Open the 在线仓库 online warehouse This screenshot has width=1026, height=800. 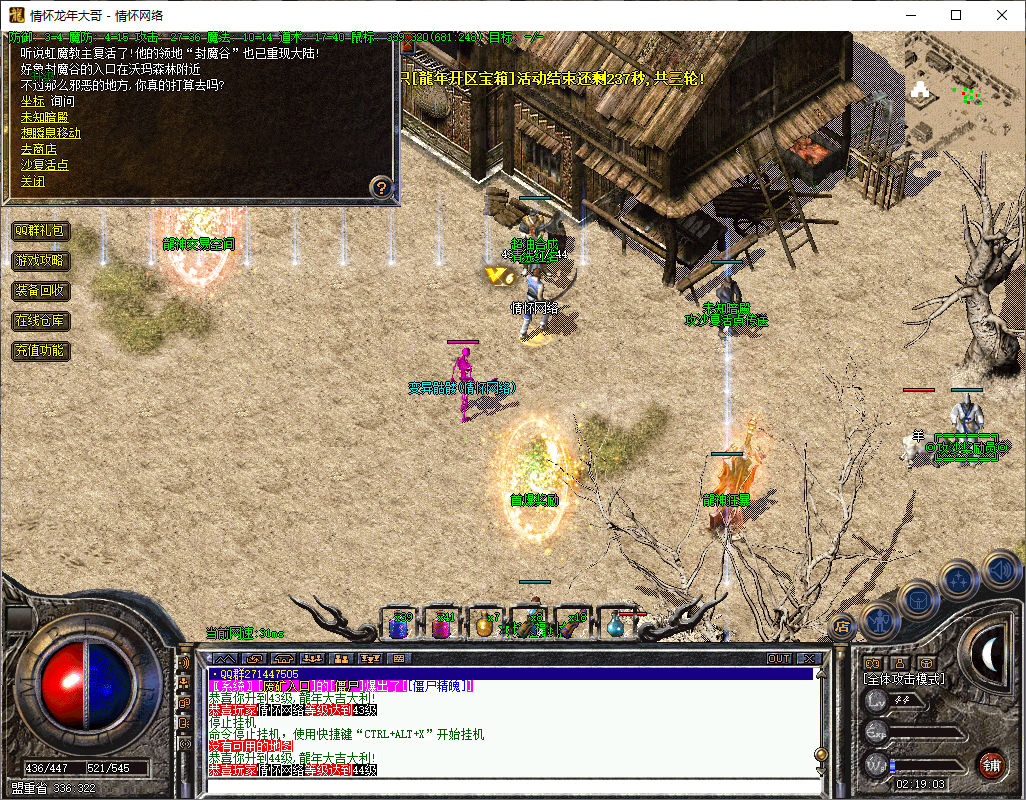(x=40, y=321)
